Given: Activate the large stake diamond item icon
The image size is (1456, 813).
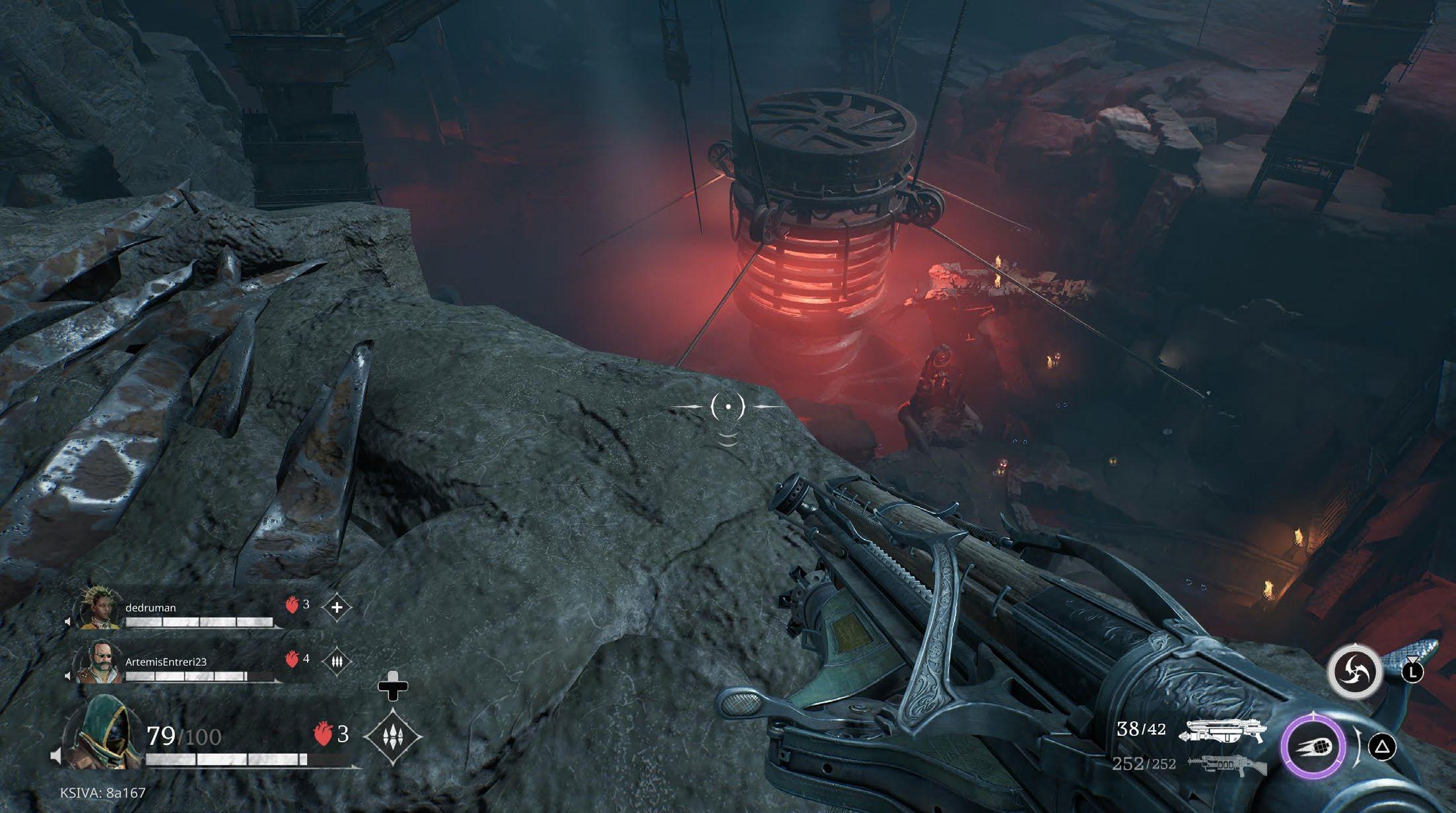Looking at the screenshot, I should coord(393,736).
